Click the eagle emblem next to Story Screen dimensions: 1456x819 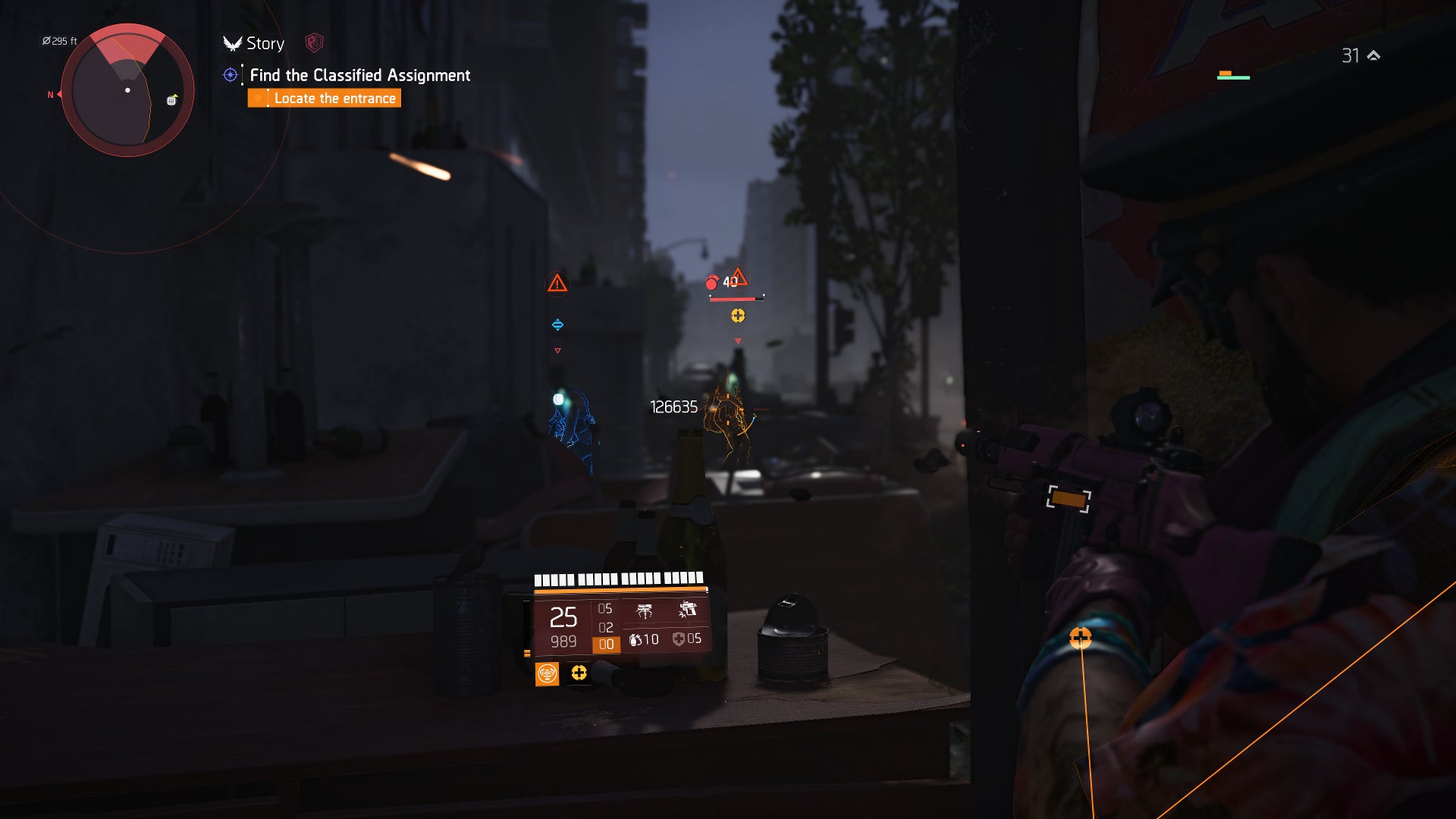pyautogui.click(x=231, y=44)
